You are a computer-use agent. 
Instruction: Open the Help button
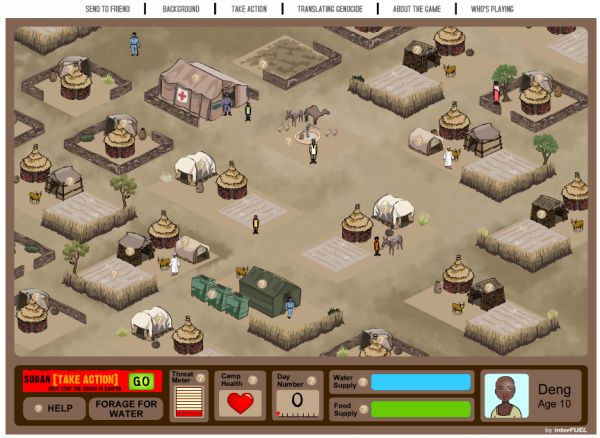click(x=54, y=408)
